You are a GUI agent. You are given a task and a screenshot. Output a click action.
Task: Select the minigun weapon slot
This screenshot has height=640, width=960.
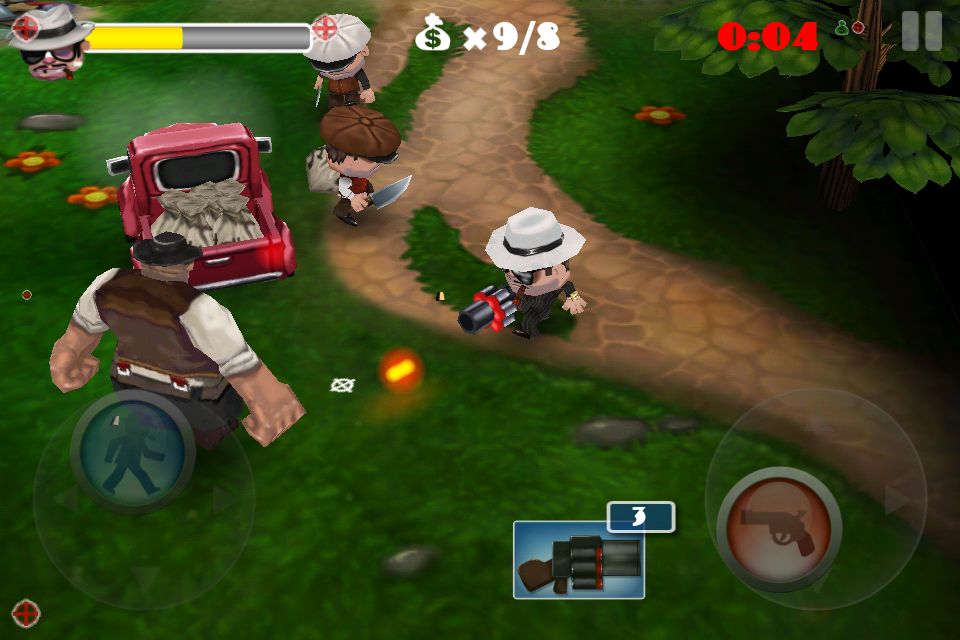click(x=579, y=560)
